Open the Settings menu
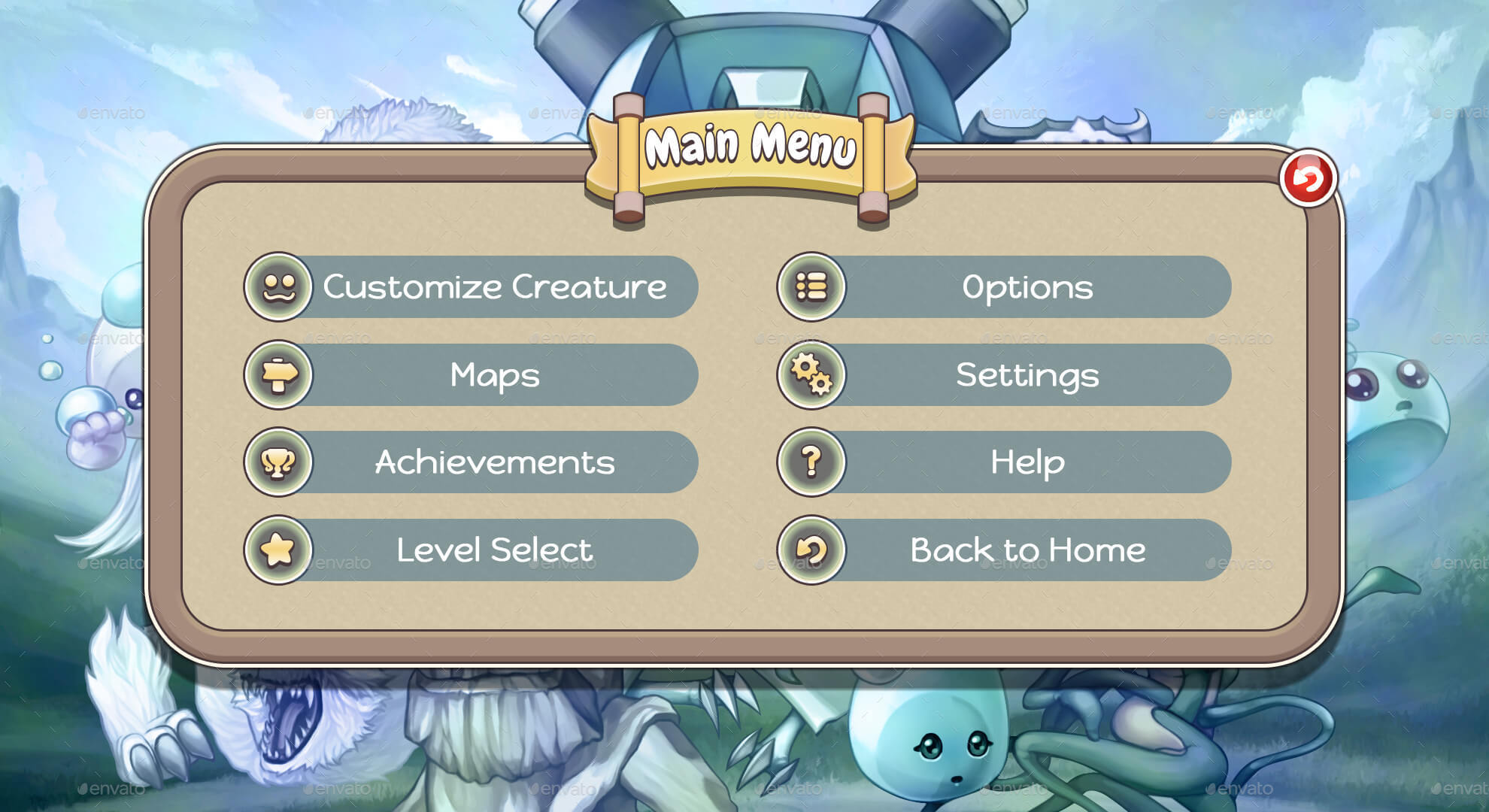Screen dimensions: 1489x812 click(1027, 374)
